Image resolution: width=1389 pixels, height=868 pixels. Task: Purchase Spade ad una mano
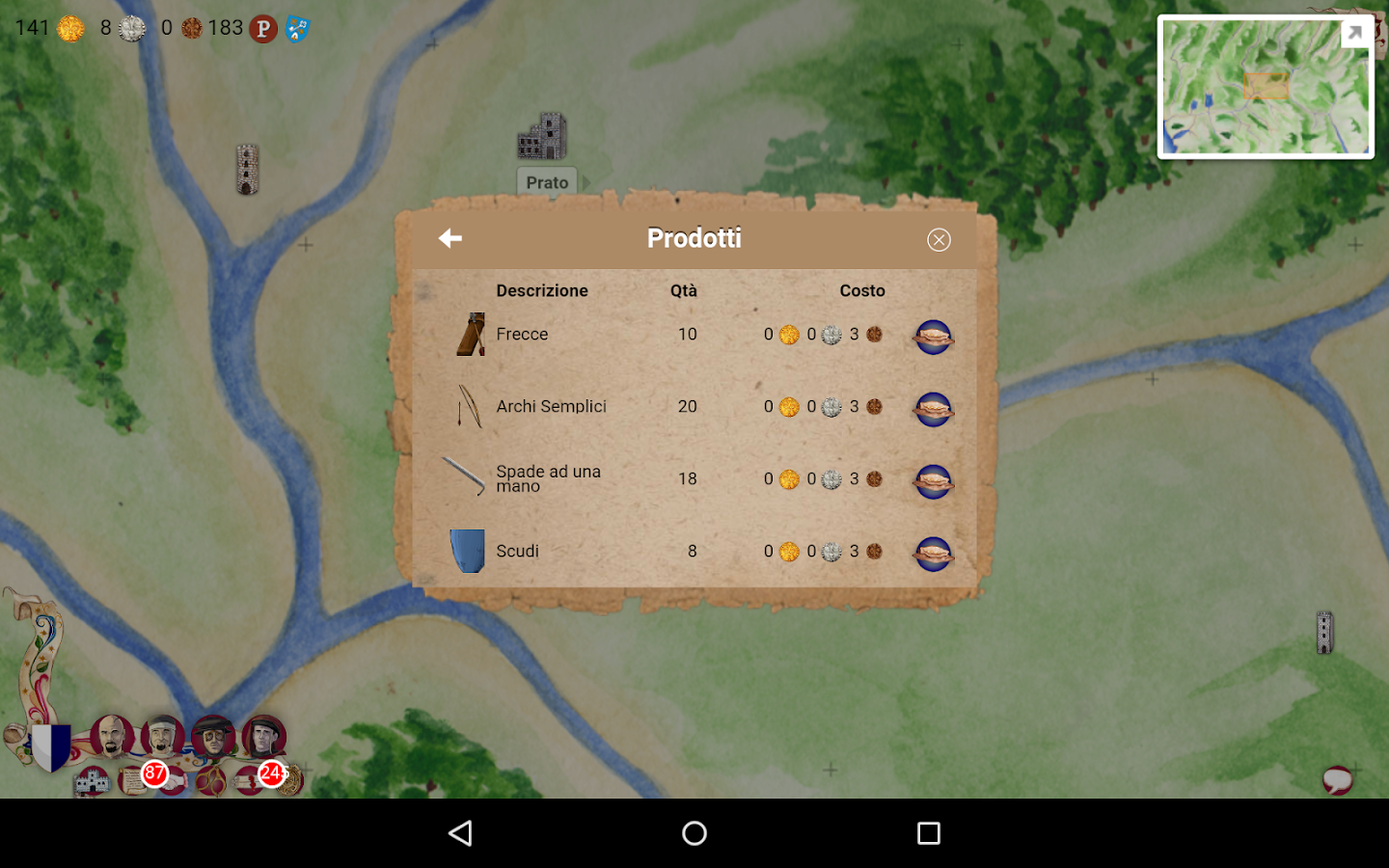click(933, 481)
